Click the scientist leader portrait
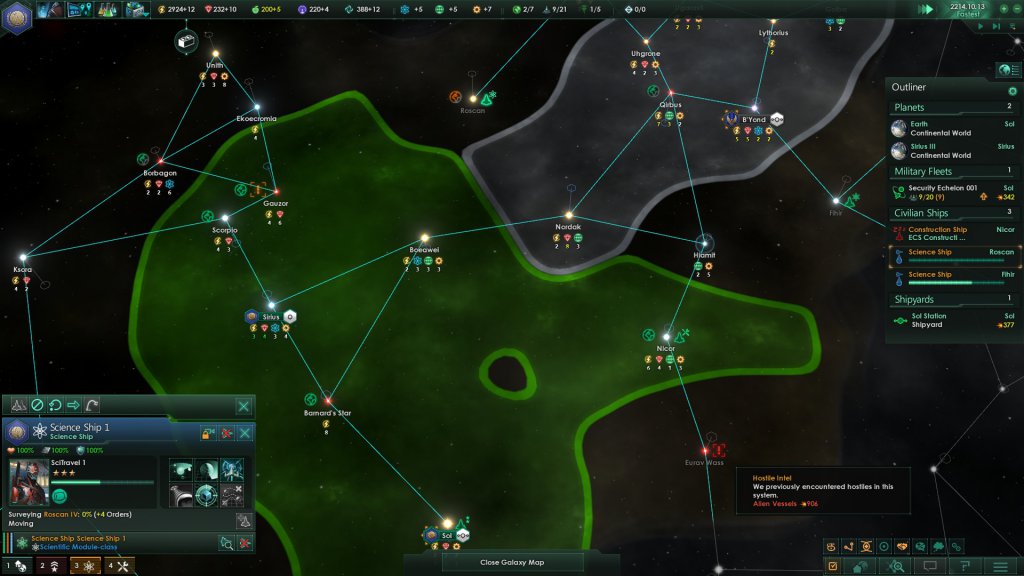Screen dimensions: 1024x576 click(29, 482)
